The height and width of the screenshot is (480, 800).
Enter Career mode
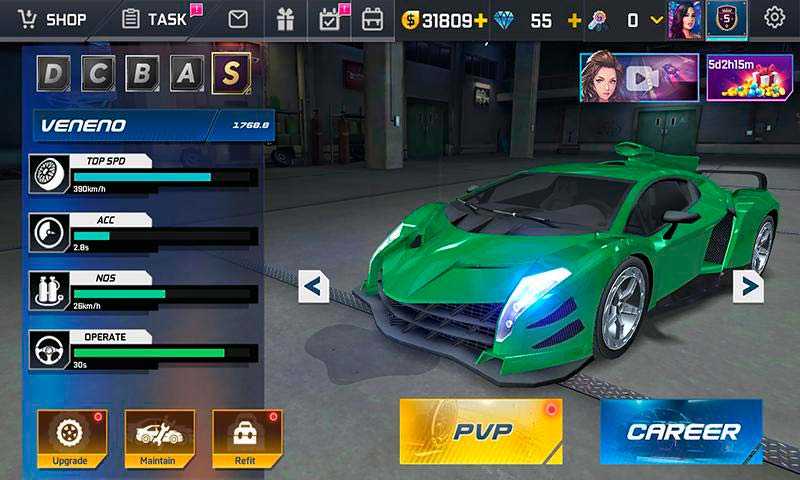(x=681, y=431)
